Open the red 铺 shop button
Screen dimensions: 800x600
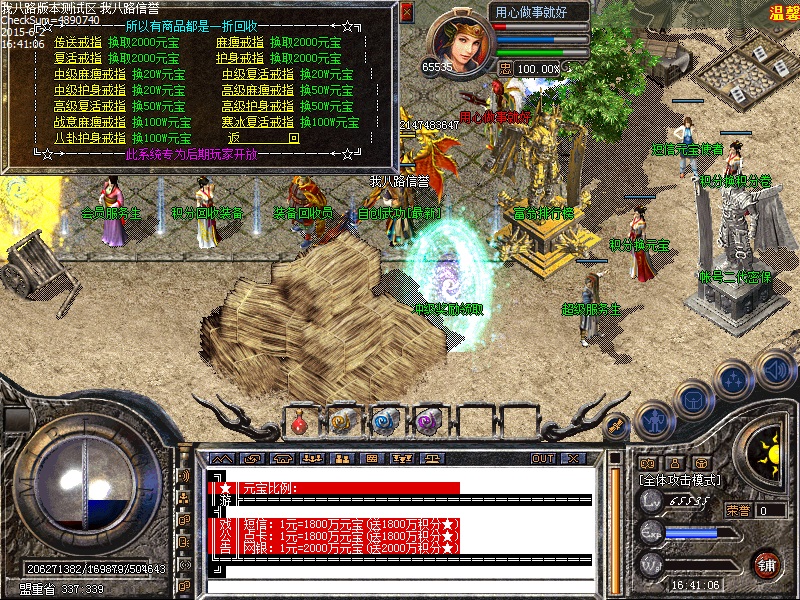pos(767,563)
